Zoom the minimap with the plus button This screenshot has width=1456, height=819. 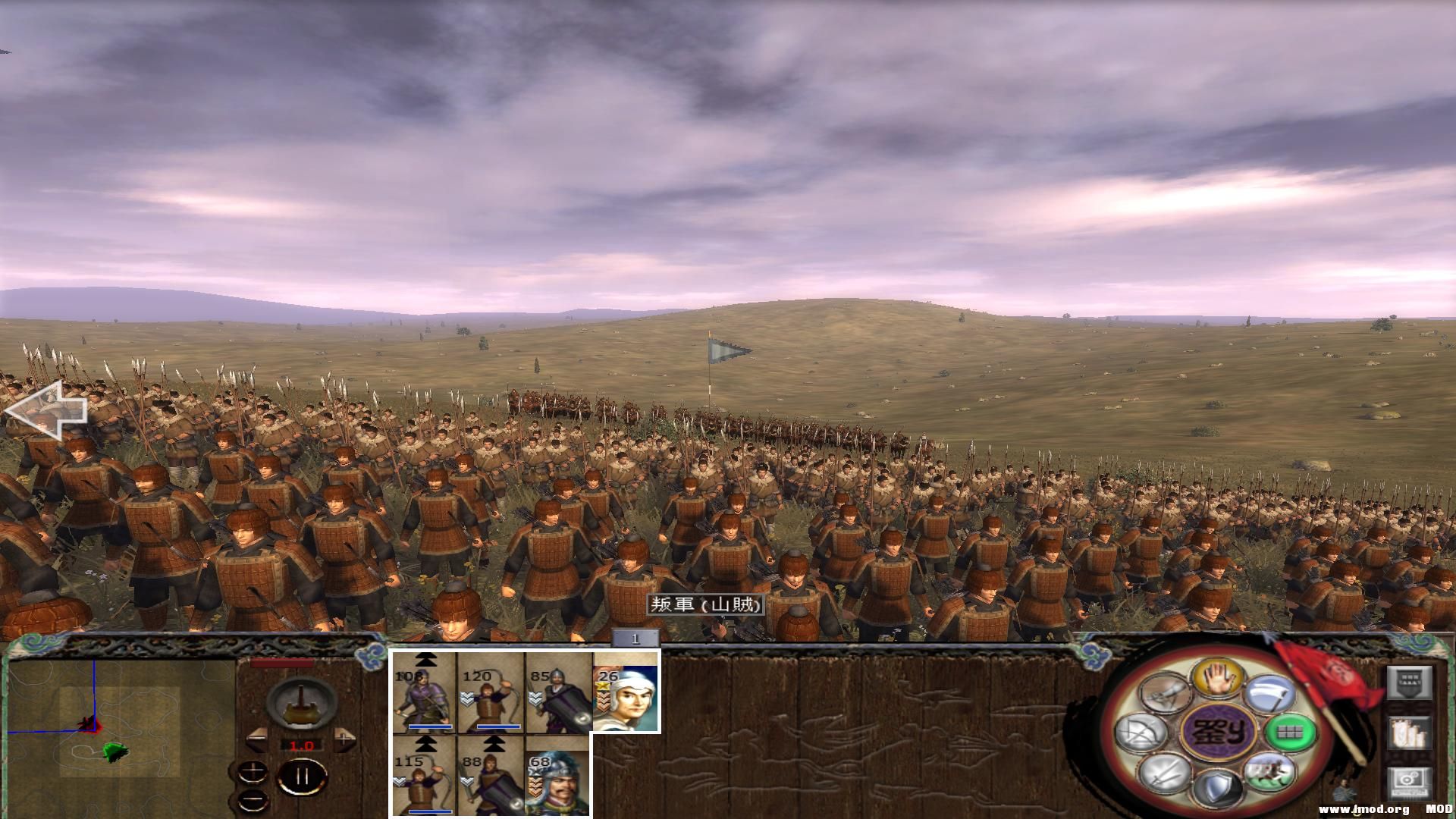point(253,771)
